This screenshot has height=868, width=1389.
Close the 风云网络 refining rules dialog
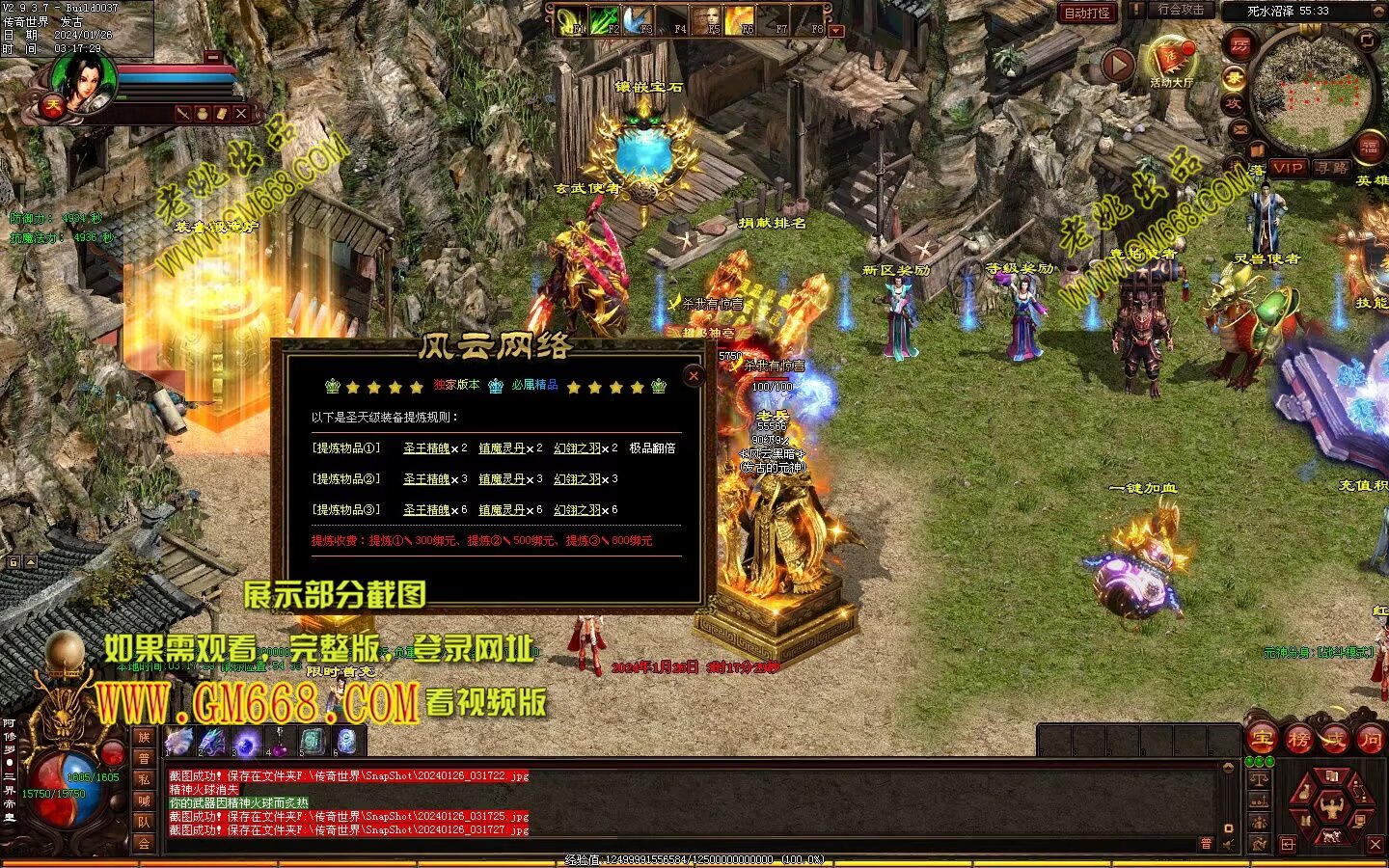(x=694, y=376)
